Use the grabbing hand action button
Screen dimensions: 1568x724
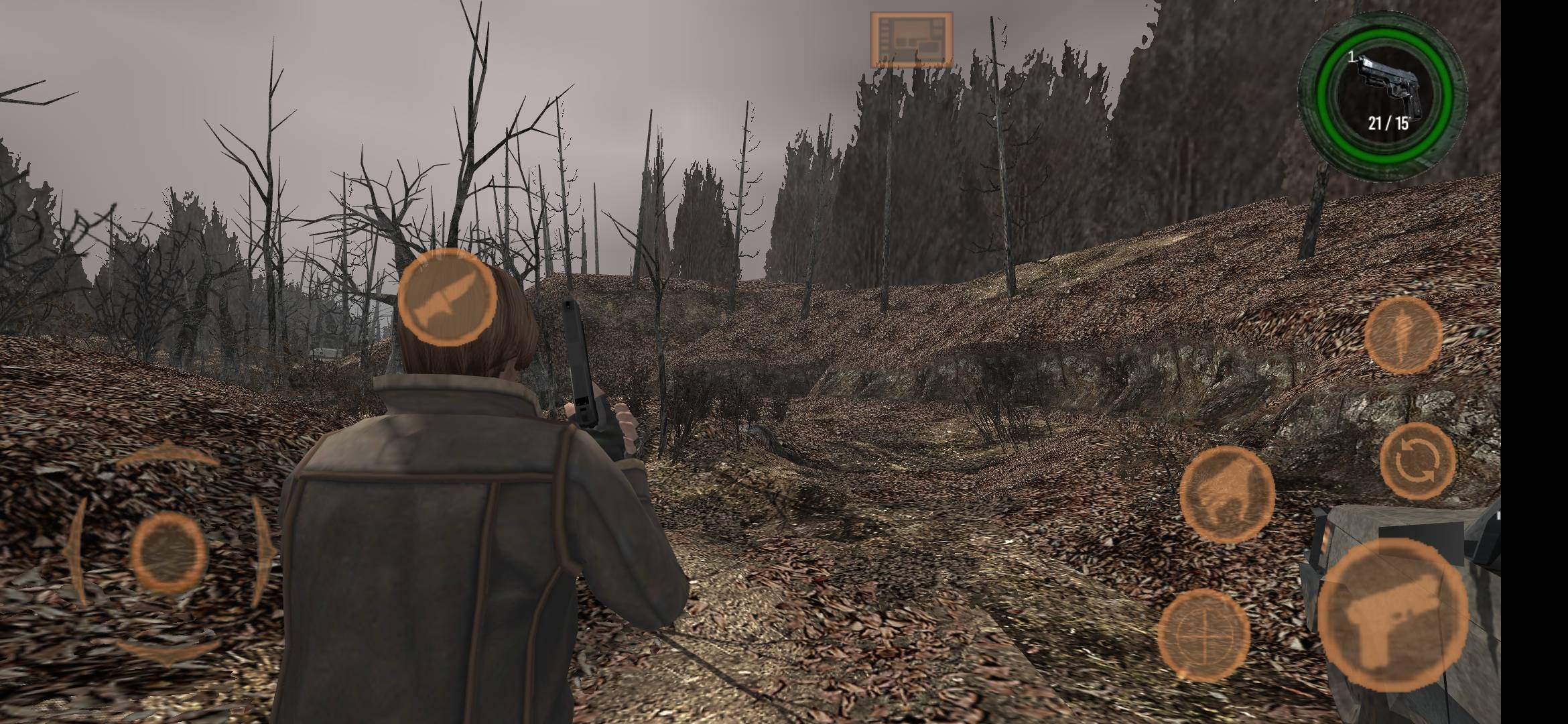(x=1226, y=495)
